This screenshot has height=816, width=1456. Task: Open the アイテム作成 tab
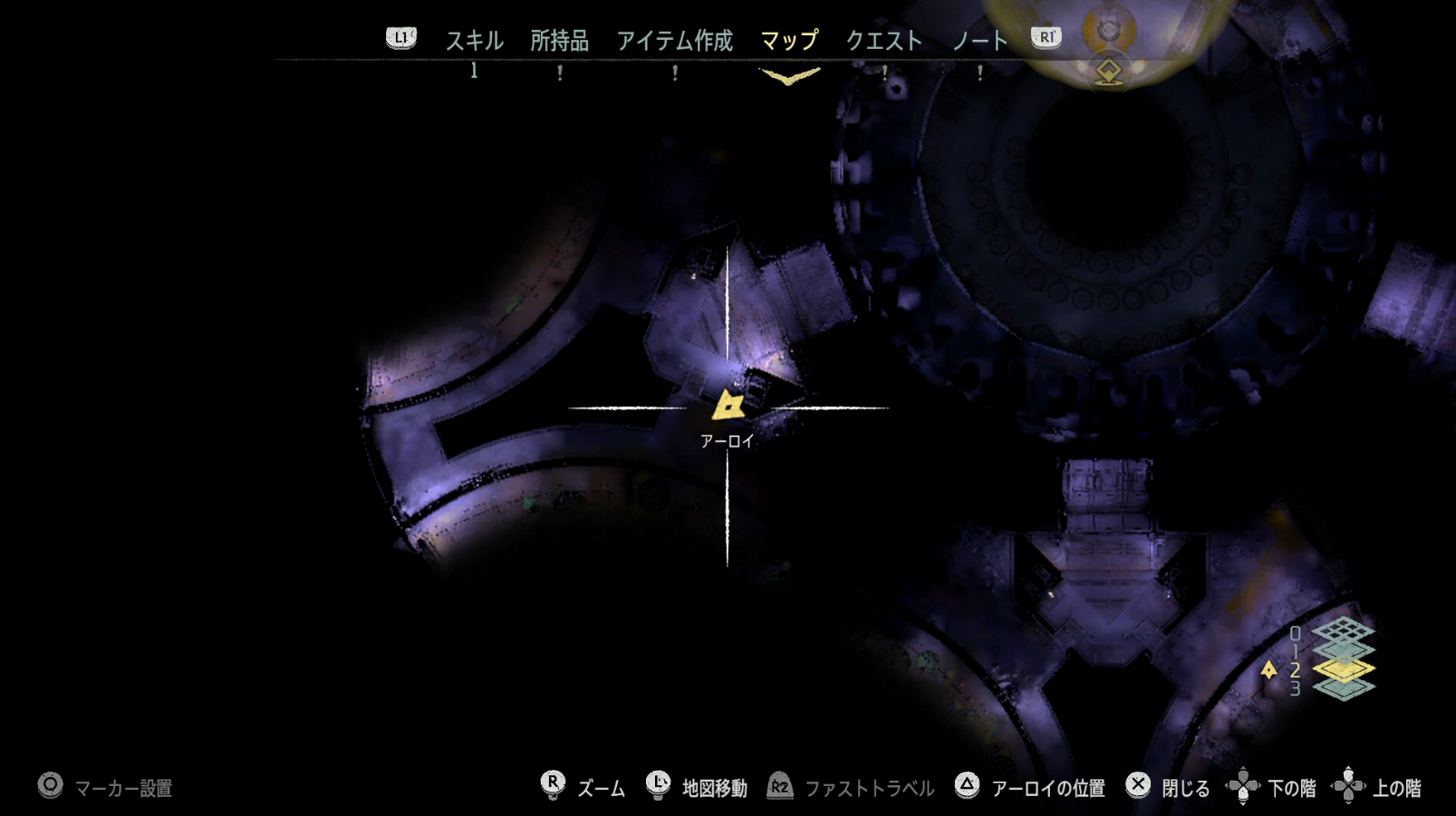674,40
